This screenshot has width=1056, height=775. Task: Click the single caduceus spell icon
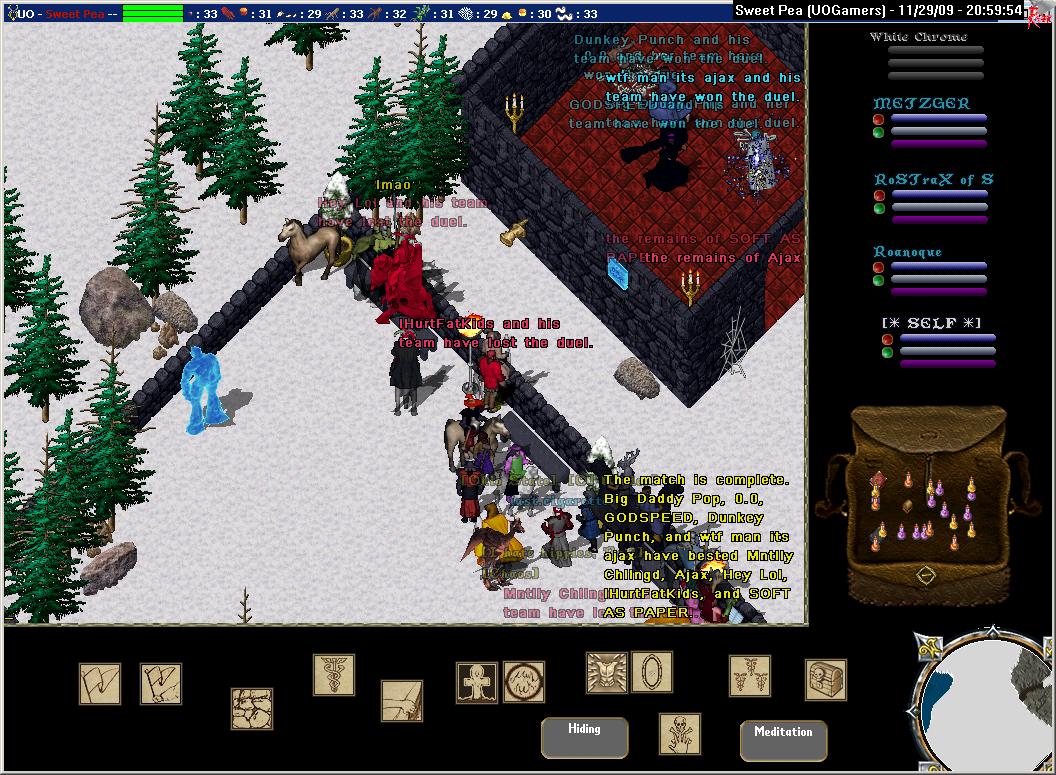334,675
